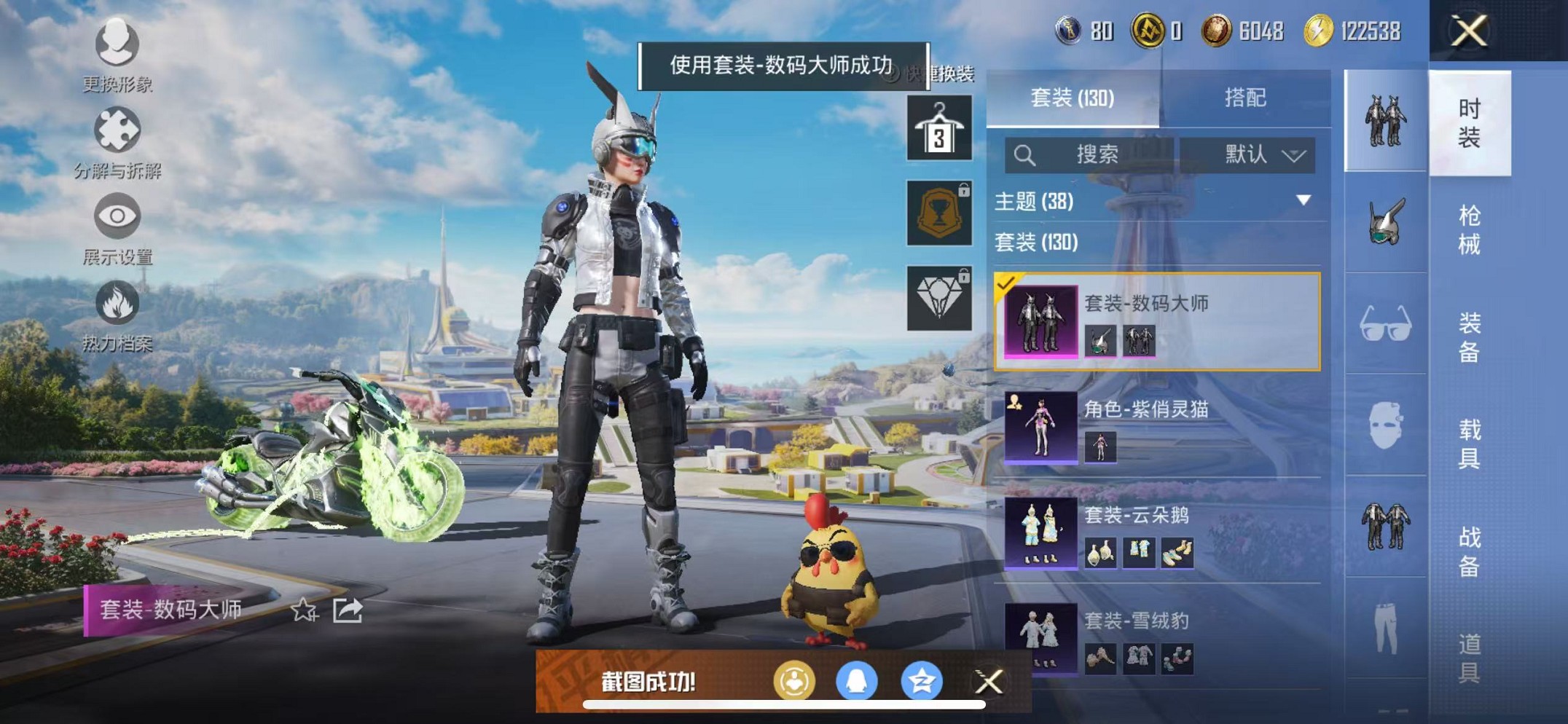This screenshot has width=1568, height=724.
Task: Open the 默认 sorting dropdown
Action: point(1257,155)
